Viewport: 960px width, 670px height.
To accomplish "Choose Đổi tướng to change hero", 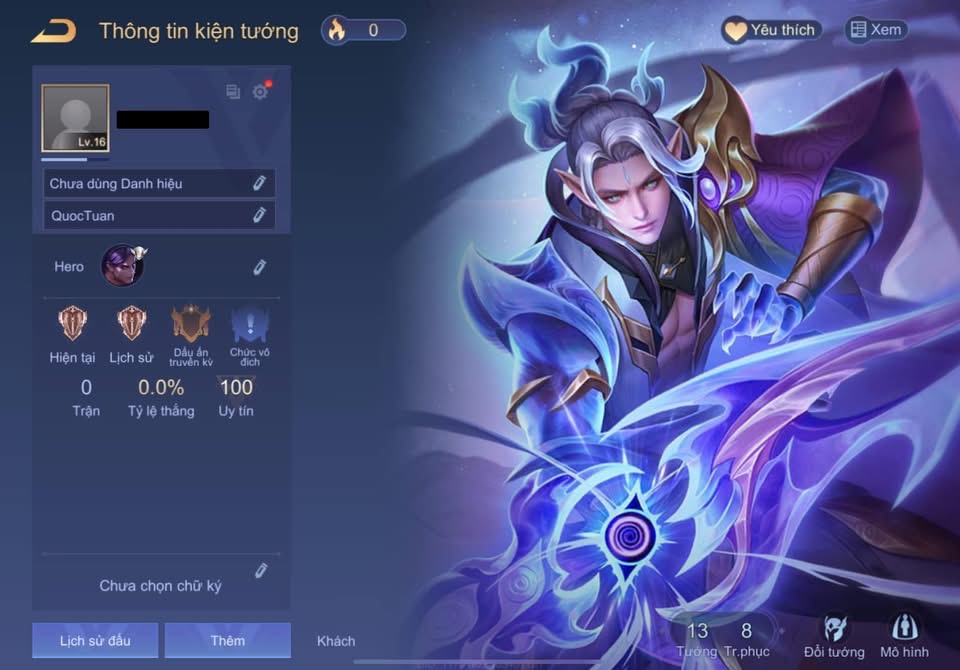I will (x=834, y=636).
